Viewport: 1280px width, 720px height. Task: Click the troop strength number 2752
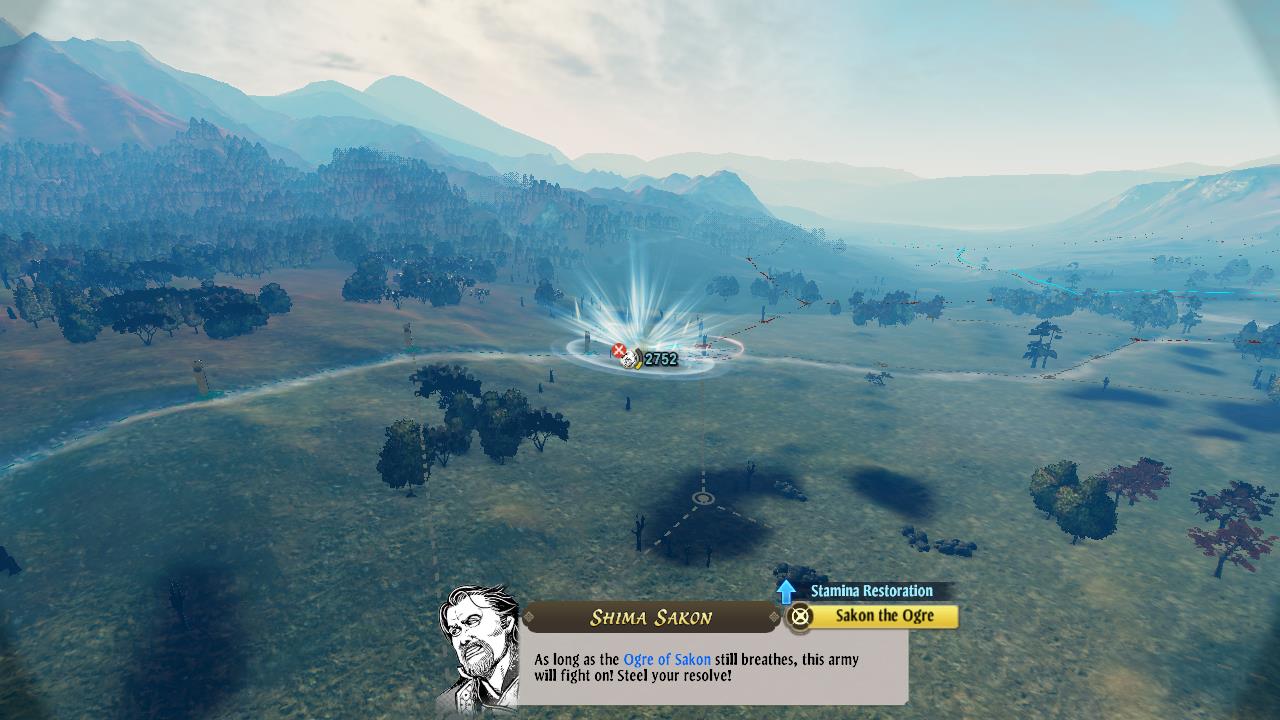[662, 359]
